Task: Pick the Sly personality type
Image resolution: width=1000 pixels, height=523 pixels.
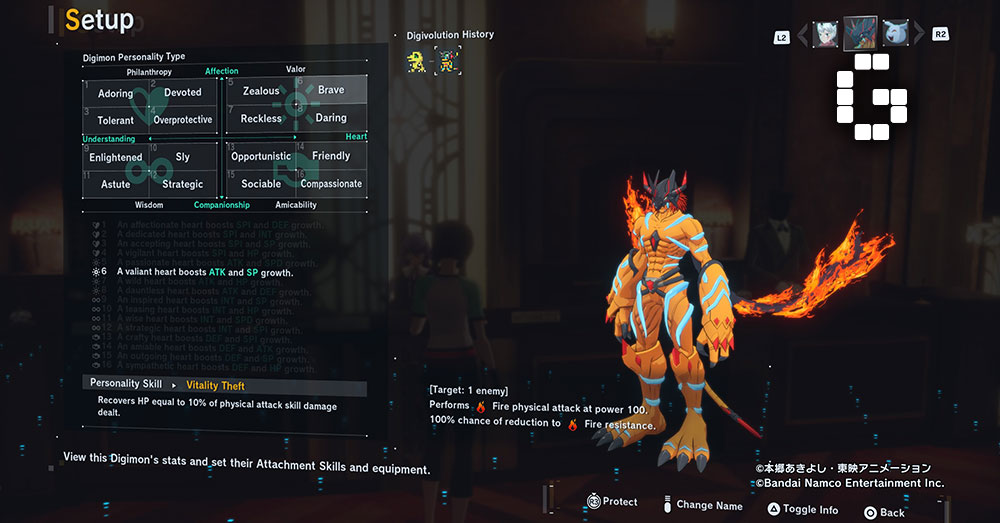Action: (x=183, y=157)
